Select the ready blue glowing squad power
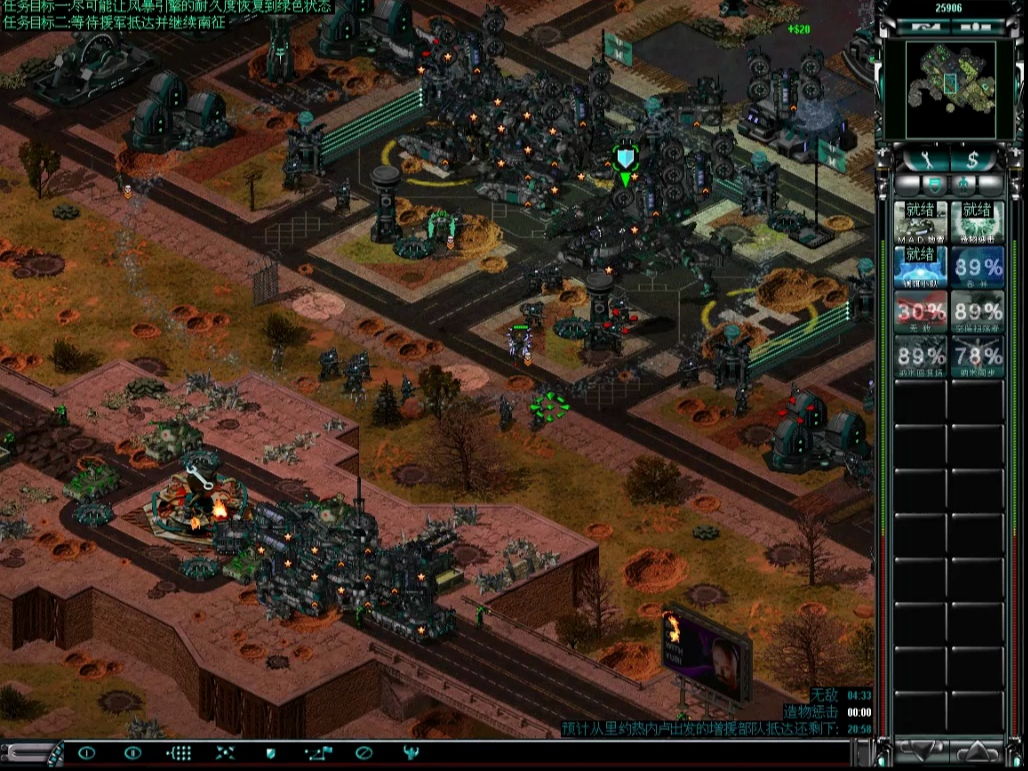Screen dimensions: 1028x771 coord(921,268)
